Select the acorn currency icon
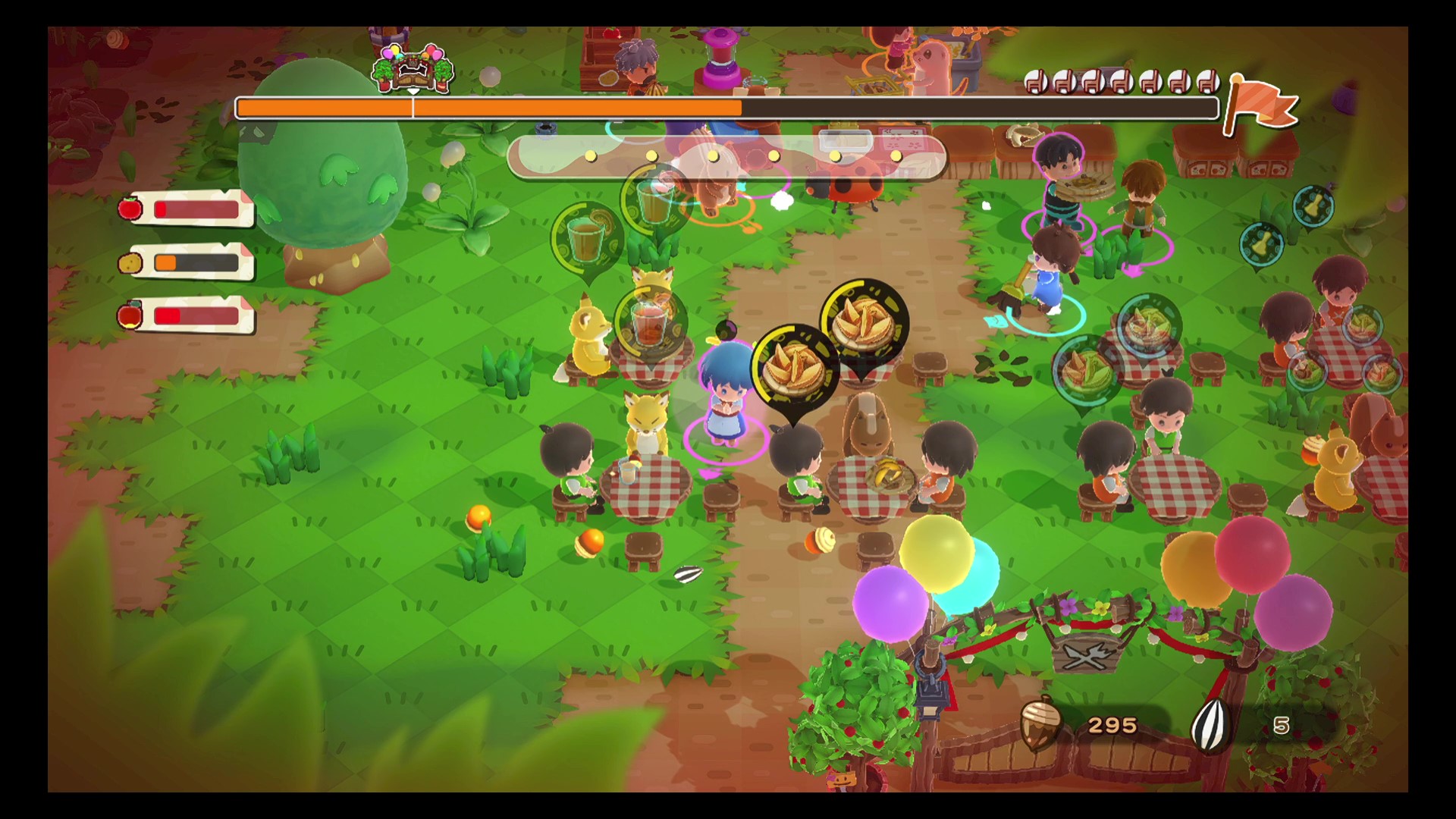 pyautogui.click(x=1038, y=724)
